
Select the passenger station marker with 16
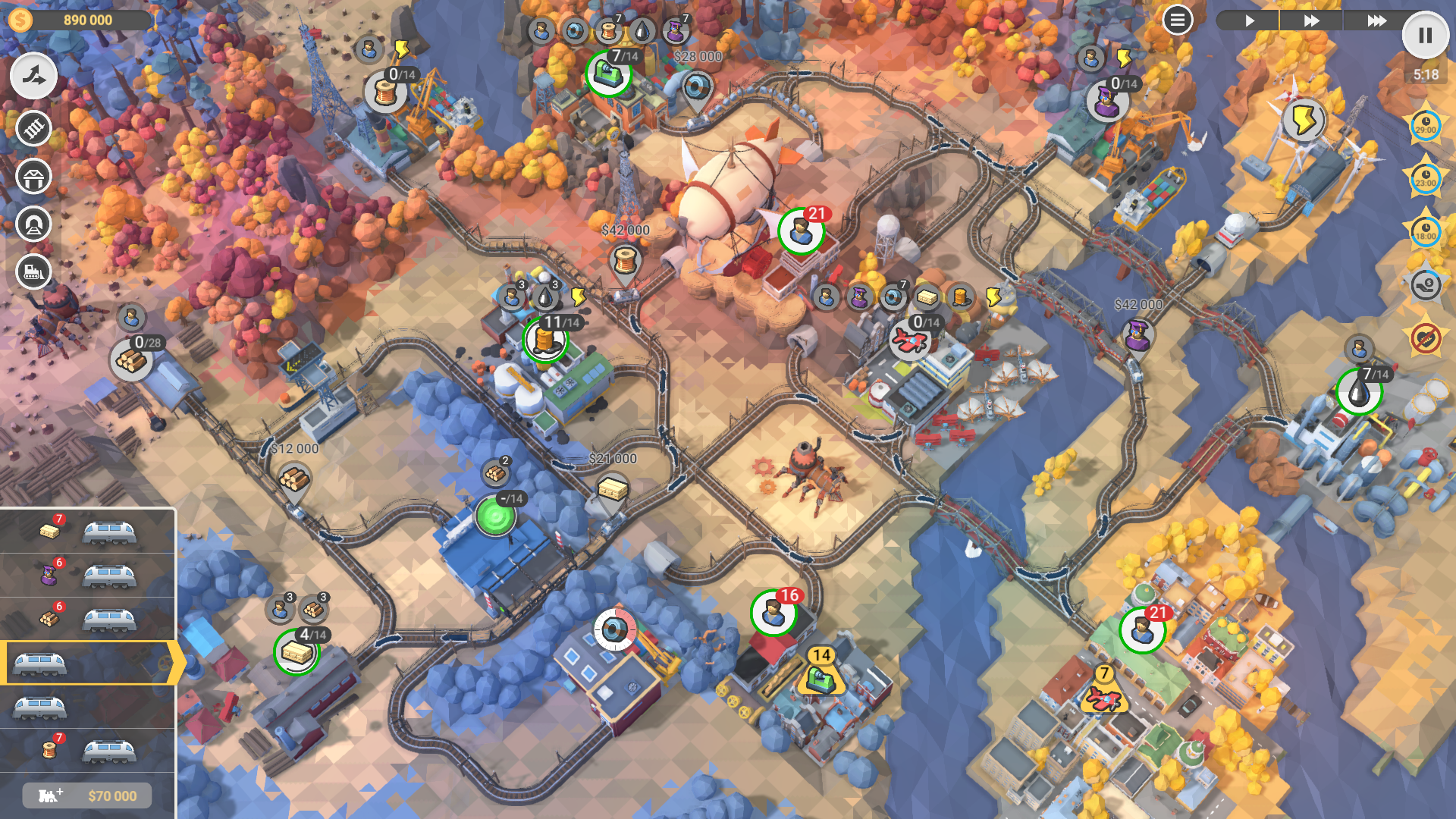(x=773, y=613)
